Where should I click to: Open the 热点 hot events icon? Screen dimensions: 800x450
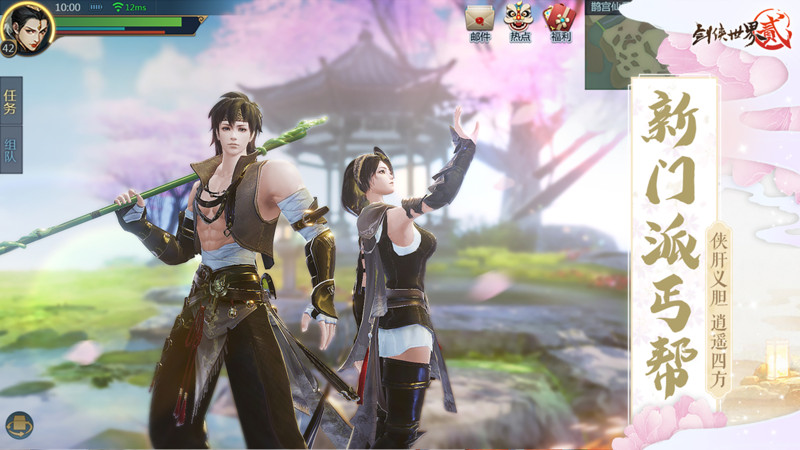[519, 19]
